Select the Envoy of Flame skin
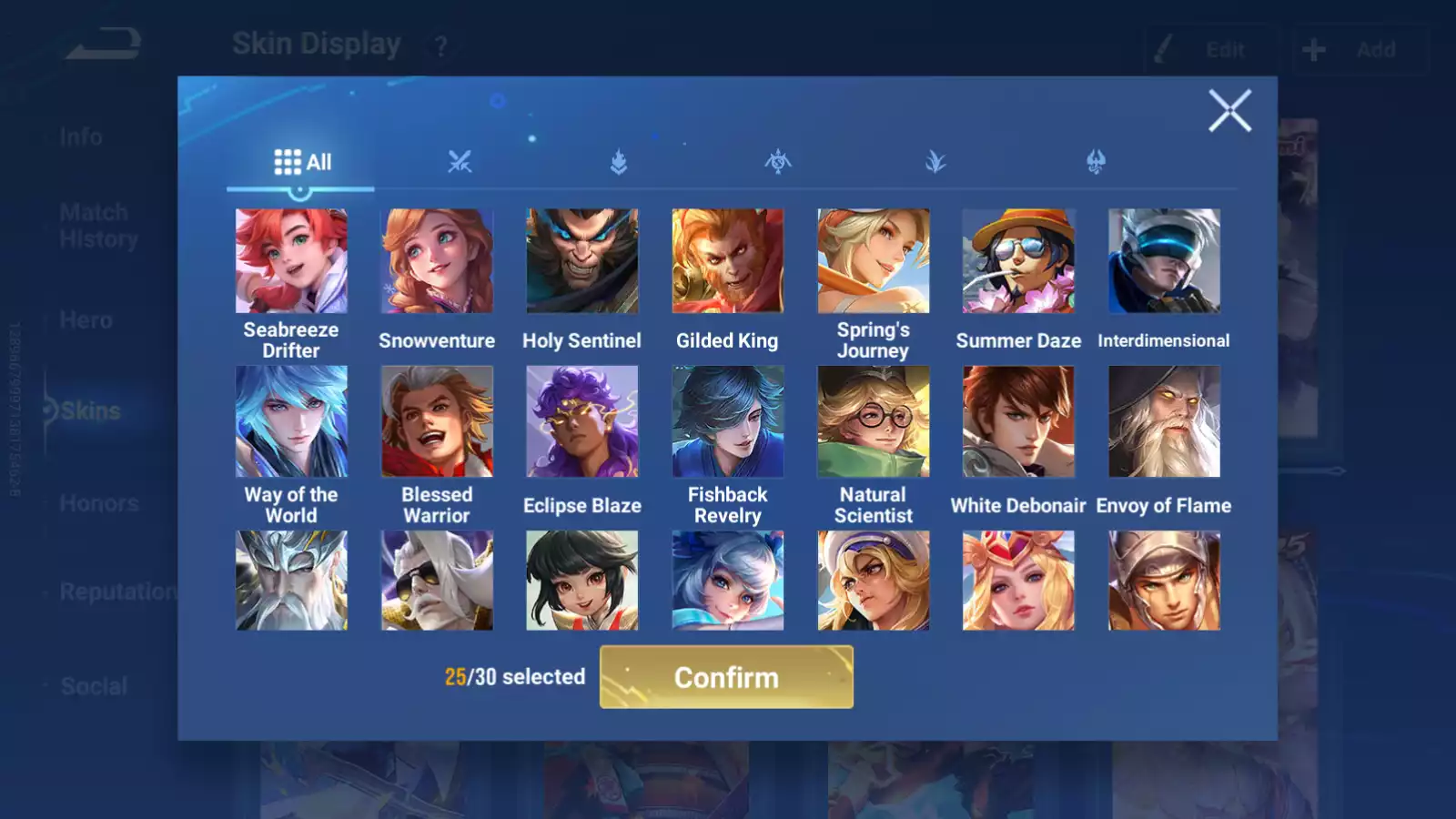 click(x=1164, y=421)
